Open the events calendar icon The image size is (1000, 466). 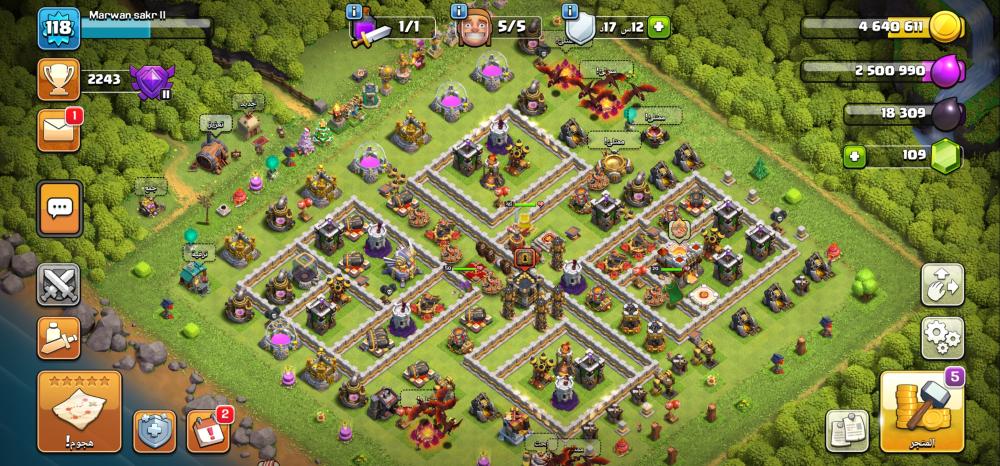click(207, 430)
